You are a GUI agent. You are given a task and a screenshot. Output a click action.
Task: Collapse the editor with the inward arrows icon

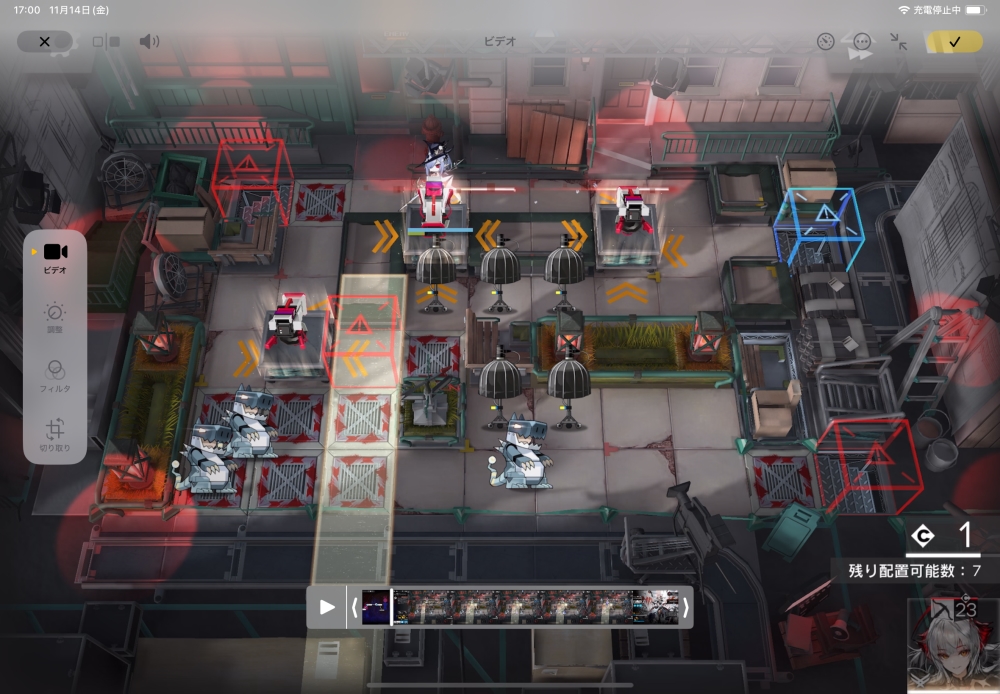(899, 42)
